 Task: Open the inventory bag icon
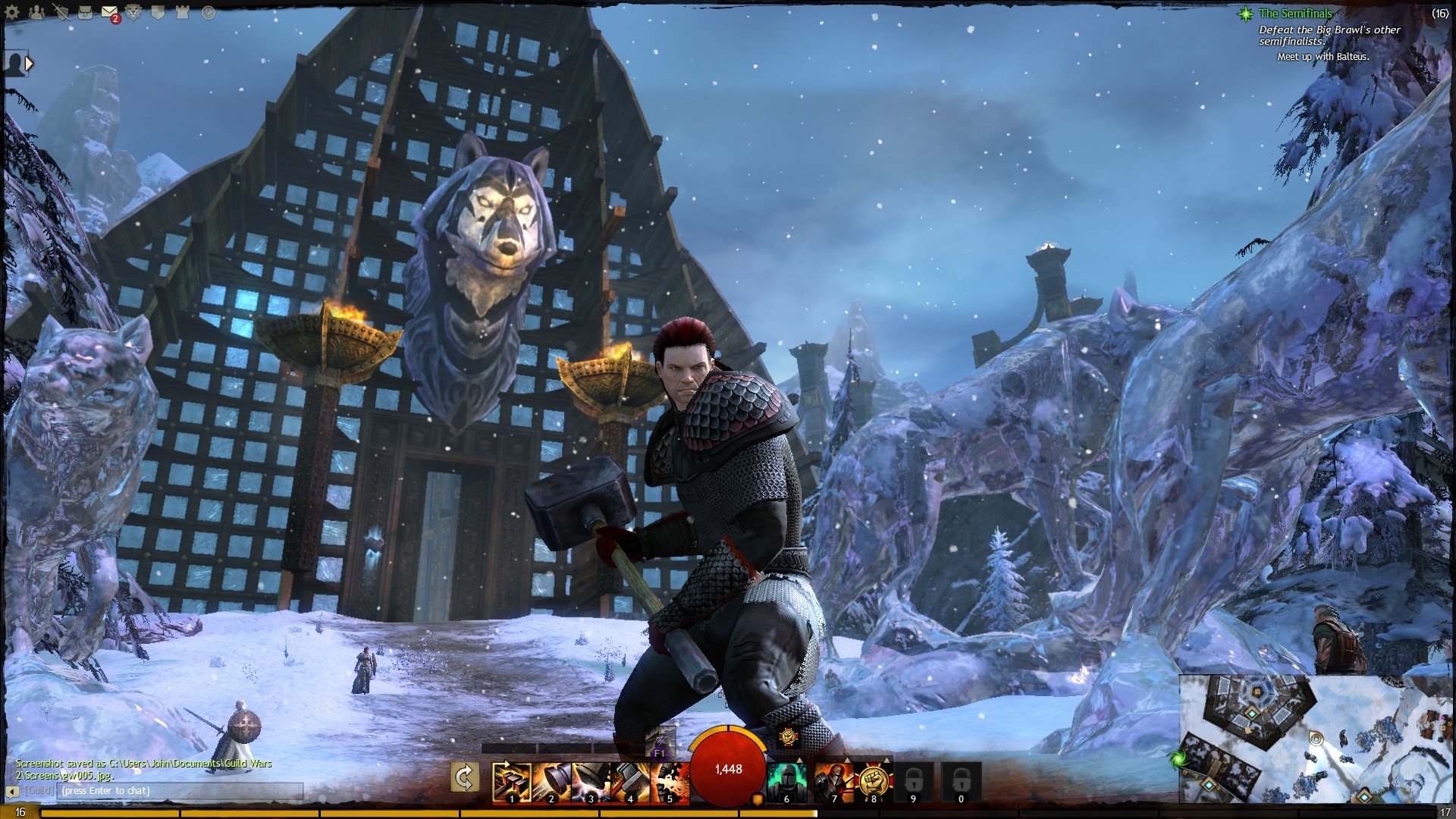click(85, 12)
